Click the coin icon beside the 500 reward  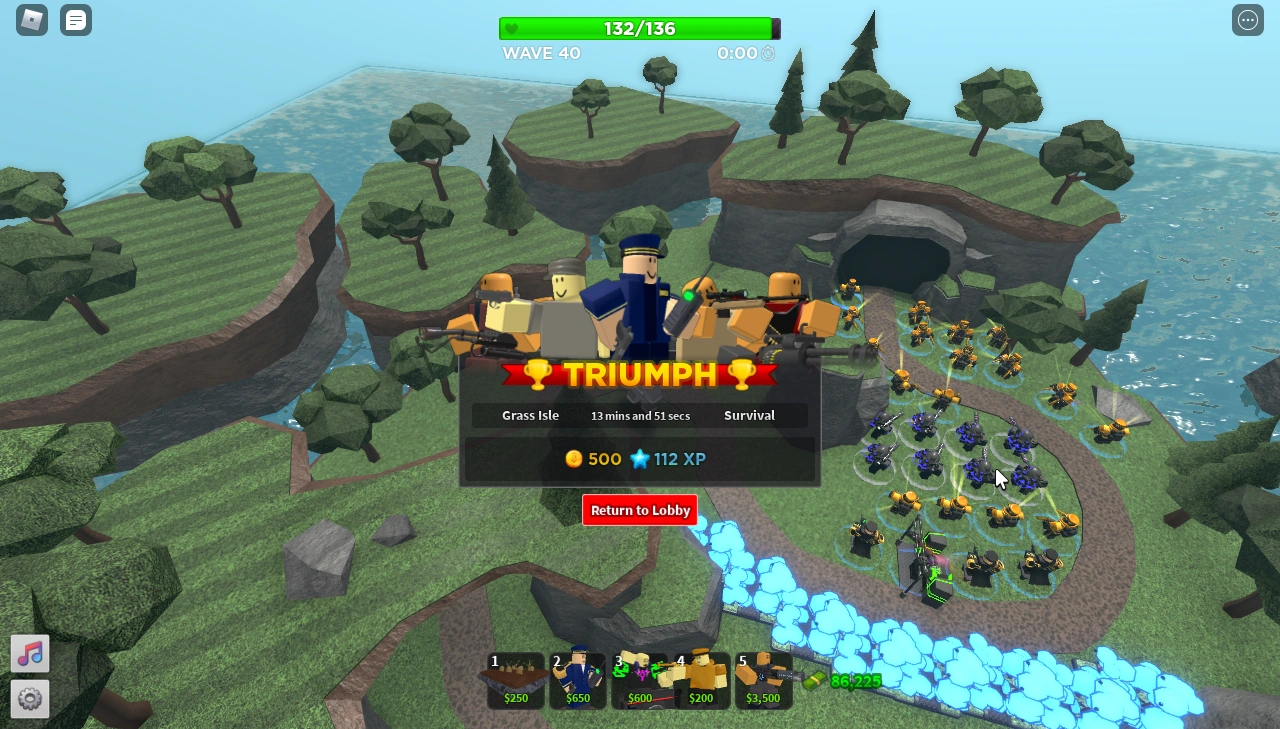point(573,459)
